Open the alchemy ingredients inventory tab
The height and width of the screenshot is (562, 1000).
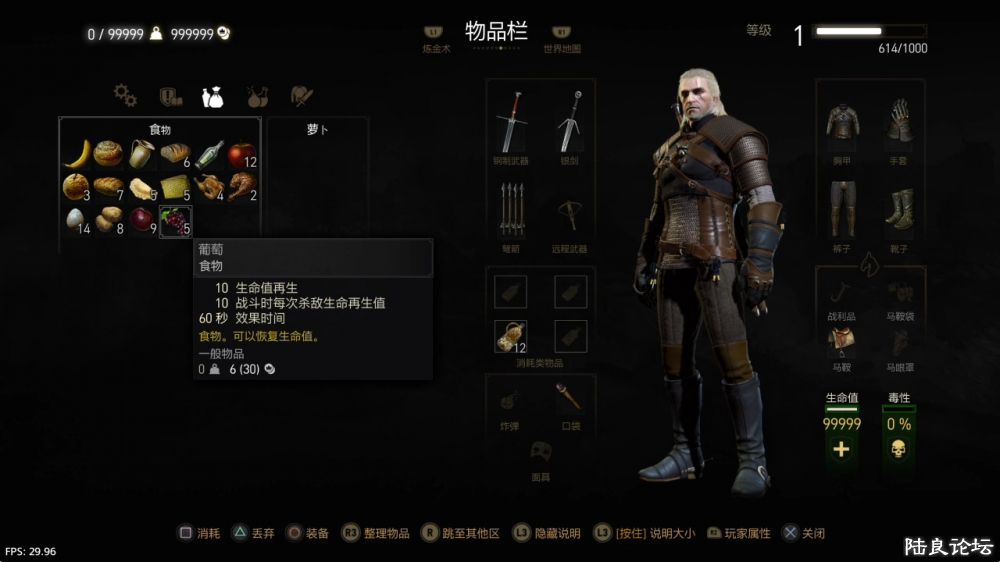pyautogui.click(x=257, y=96)
